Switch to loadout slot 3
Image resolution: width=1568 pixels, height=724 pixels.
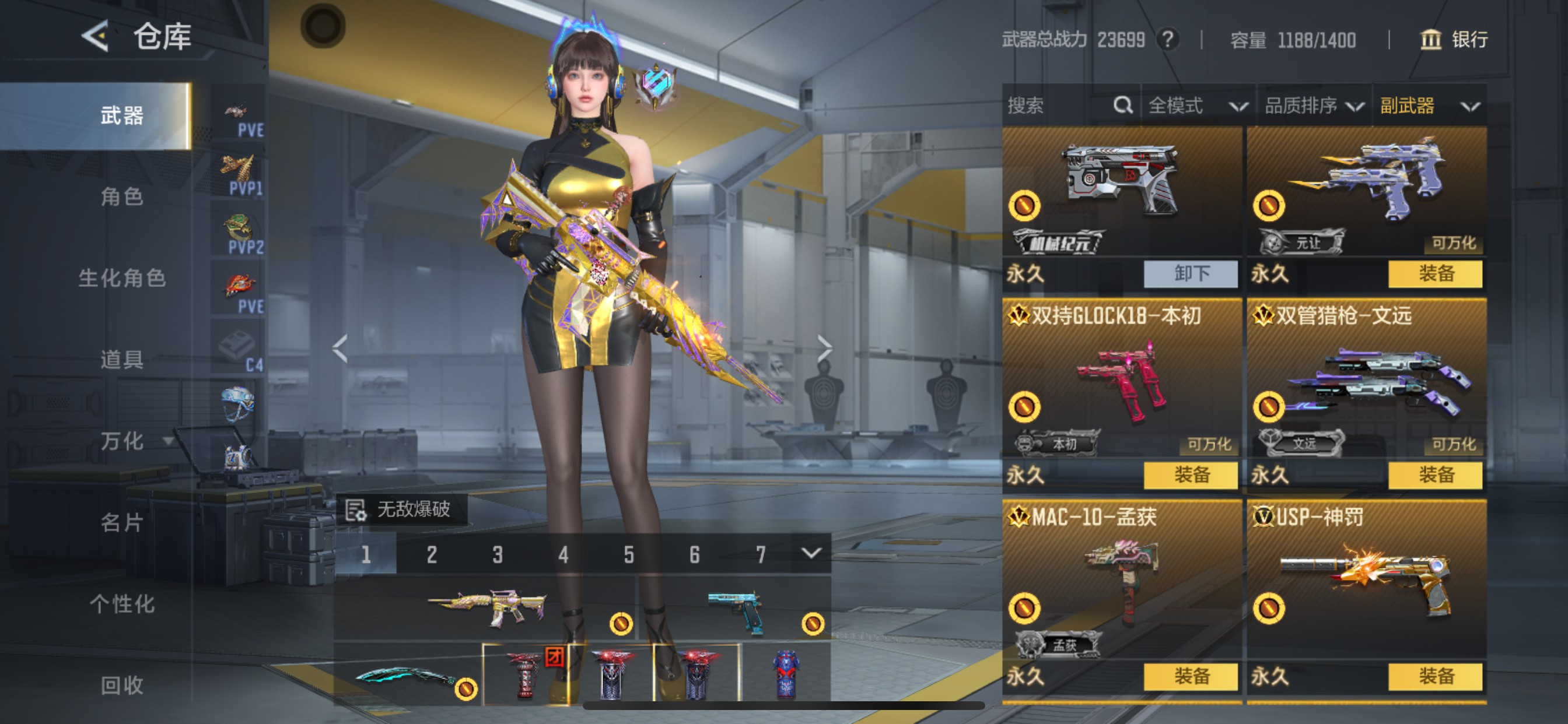[498, 554]
